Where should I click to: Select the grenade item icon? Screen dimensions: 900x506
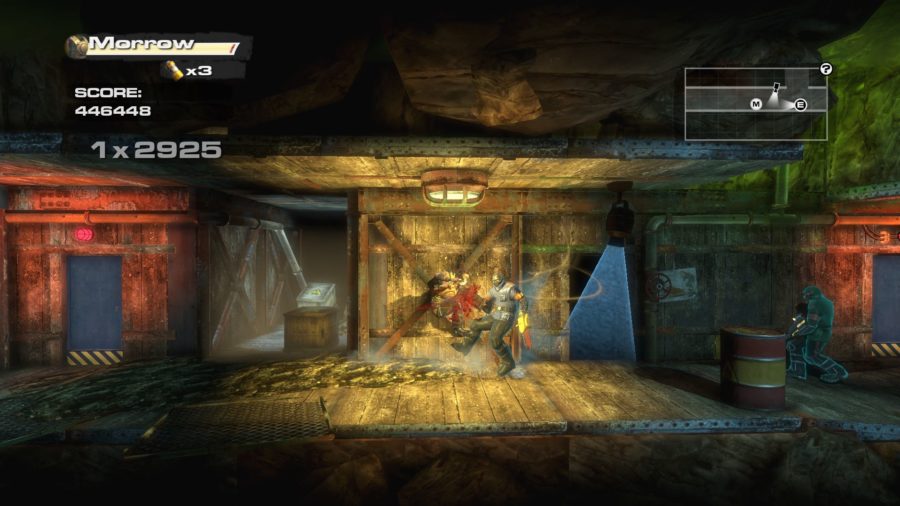tap(173, 71)
